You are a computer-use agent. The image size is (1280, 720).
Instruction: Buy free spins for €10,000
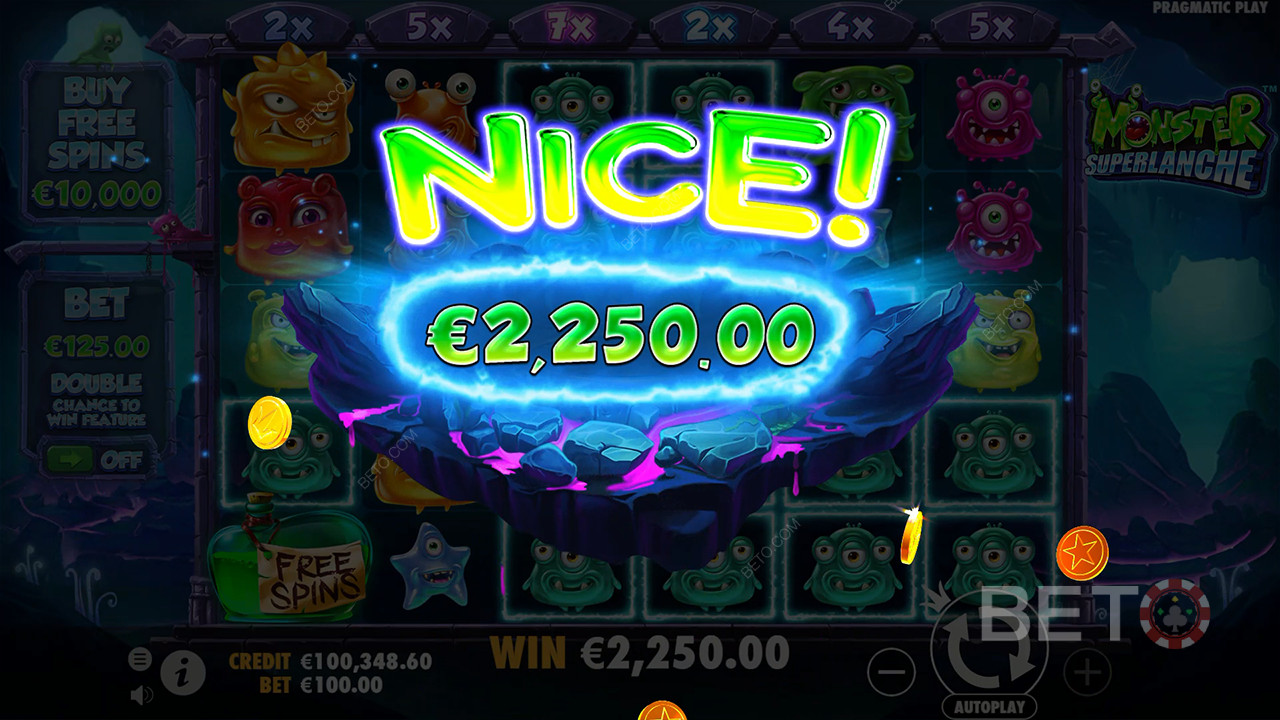click(x=98, y=140)
